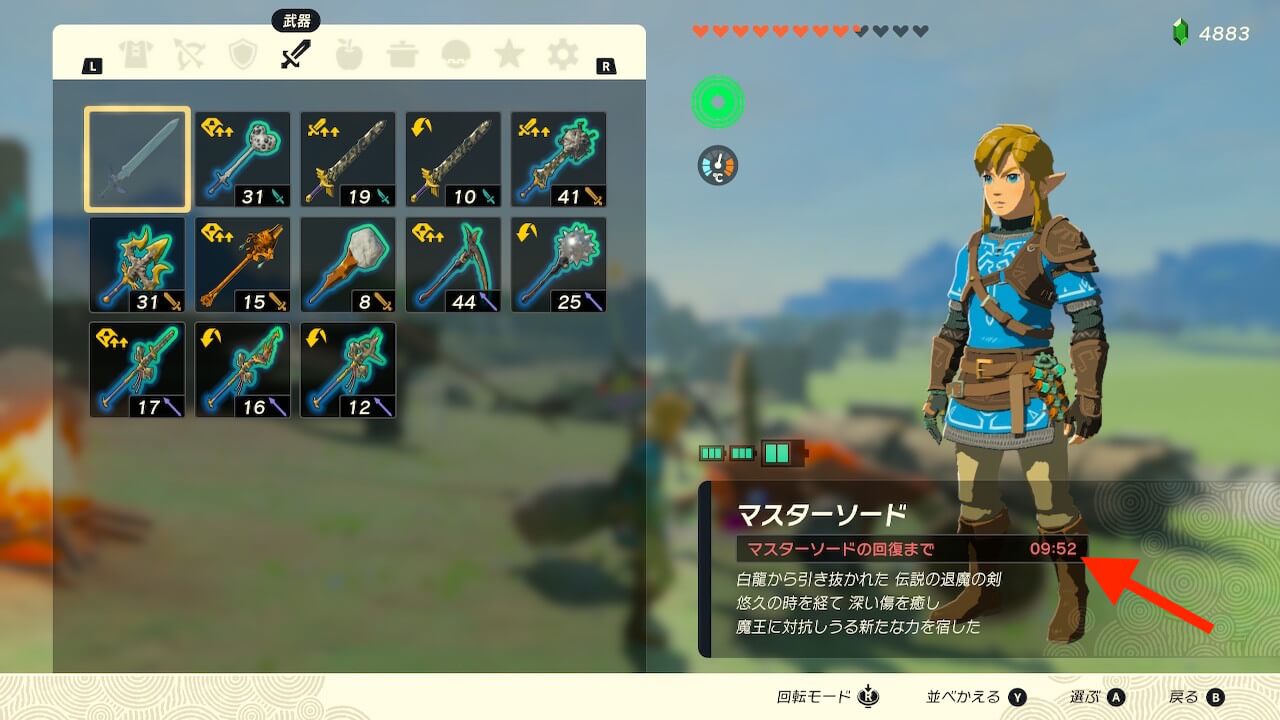Choose the spiked iron ball weapon with 25 attack
This screenshot has width=1280, height=720.
click(x=558, y=265)
